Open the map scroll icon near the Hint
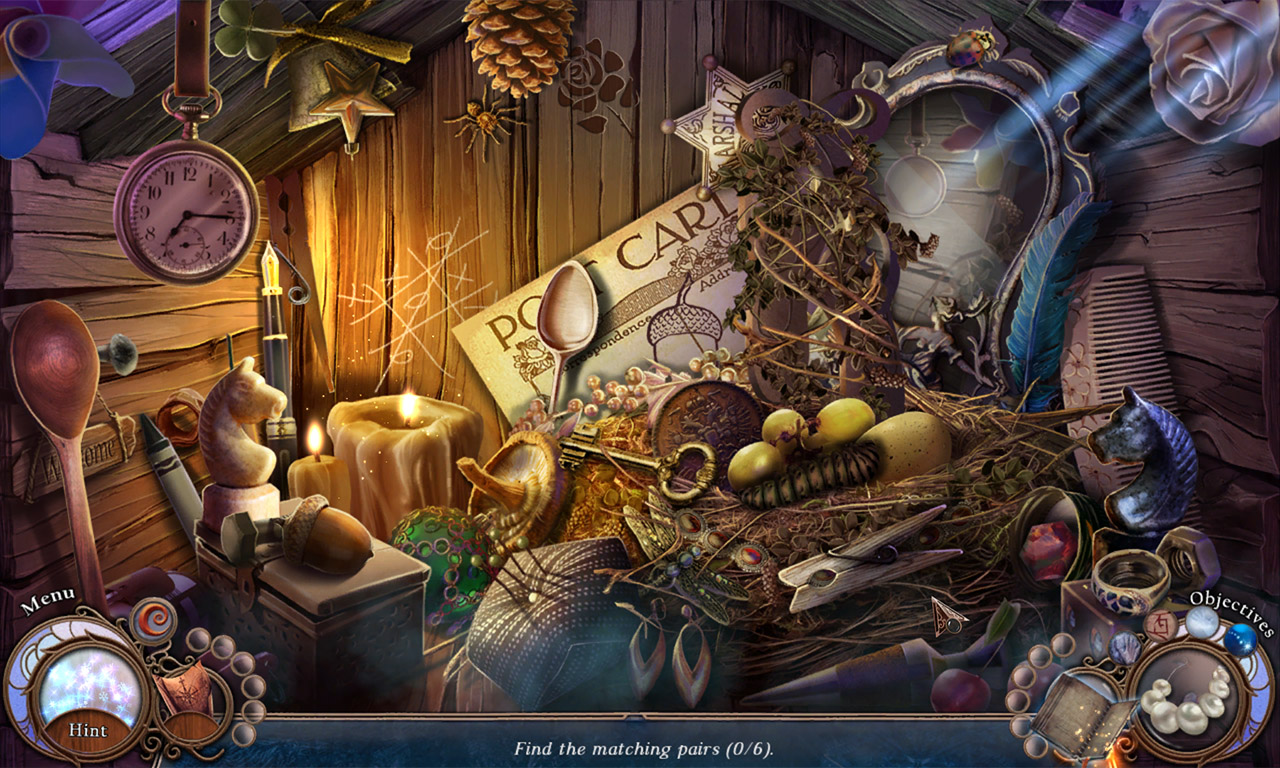Image resolution: width=1280 pixels, height=768 pixels. tap(186, 690)
